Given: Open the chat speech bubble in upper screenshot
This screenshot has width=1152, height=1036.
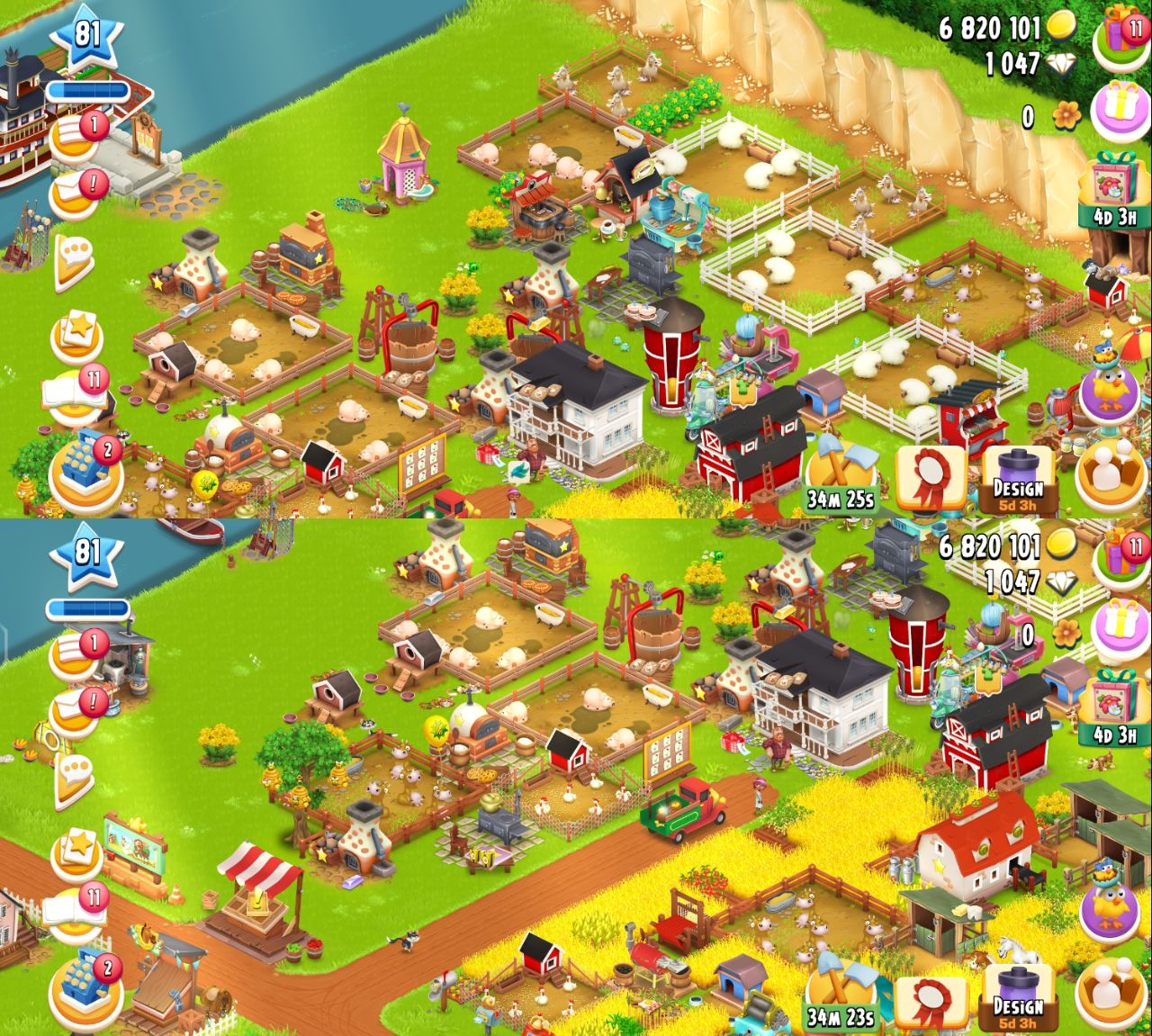Looking at the screenshot, I should (76, 260).
